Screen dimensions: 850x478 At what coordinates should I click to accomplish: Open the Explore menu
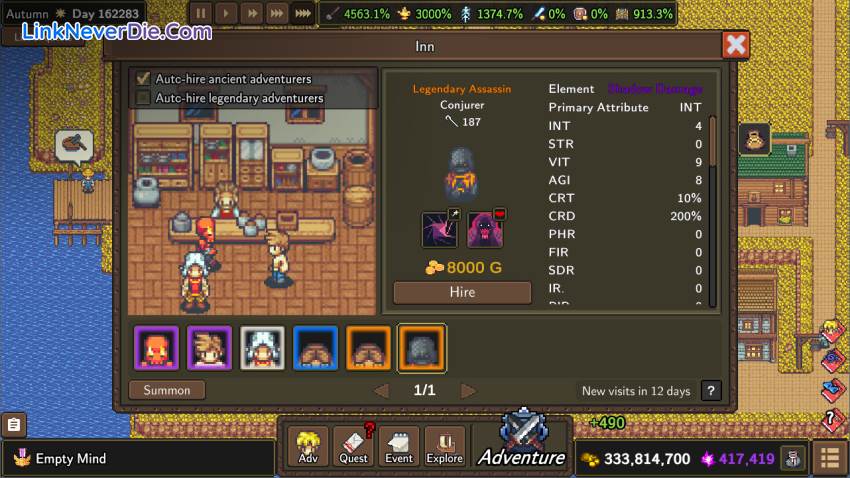point(445,446)
